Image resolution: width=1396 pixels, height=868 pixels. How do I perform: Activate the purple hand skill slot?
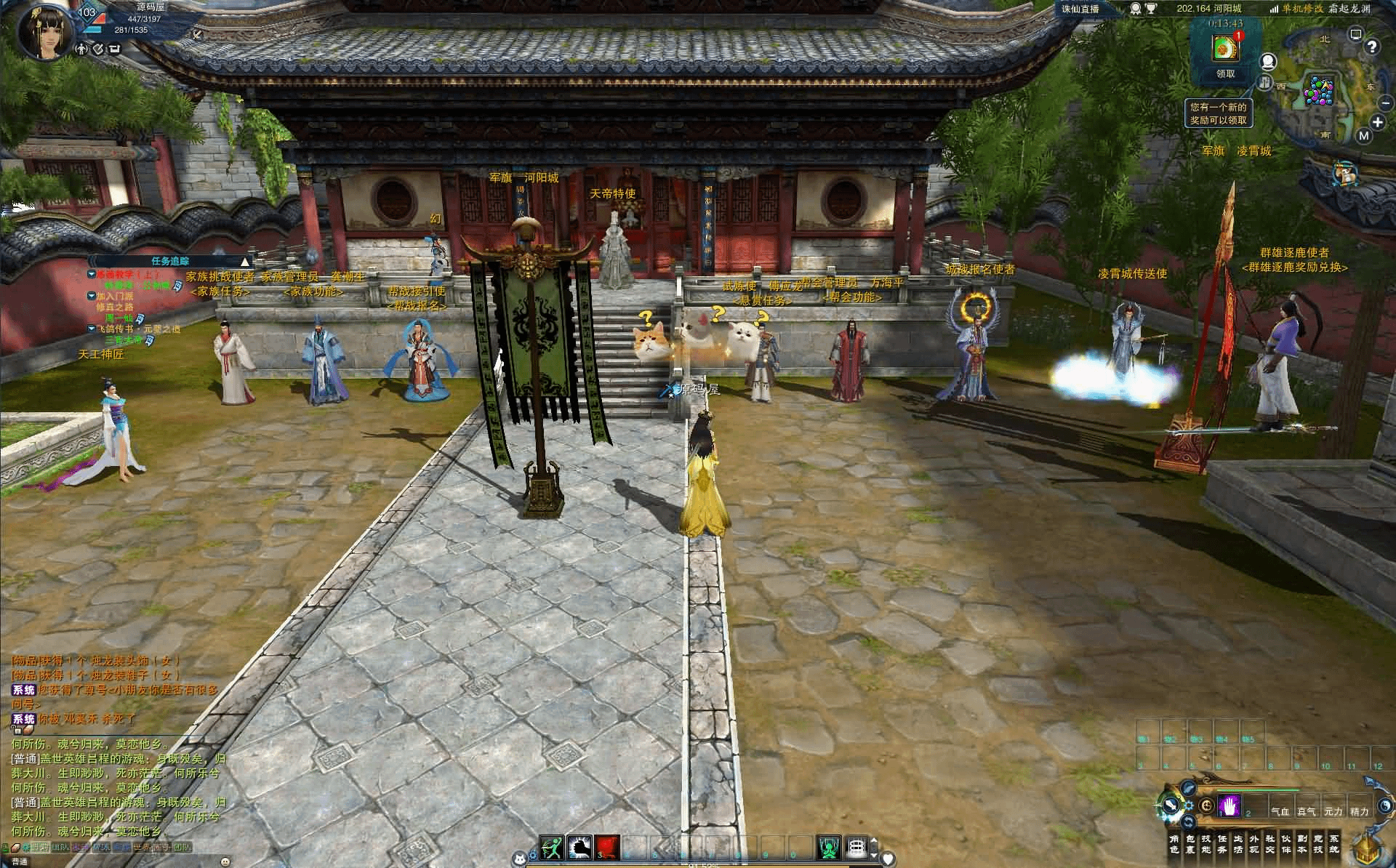(1229, 805)
